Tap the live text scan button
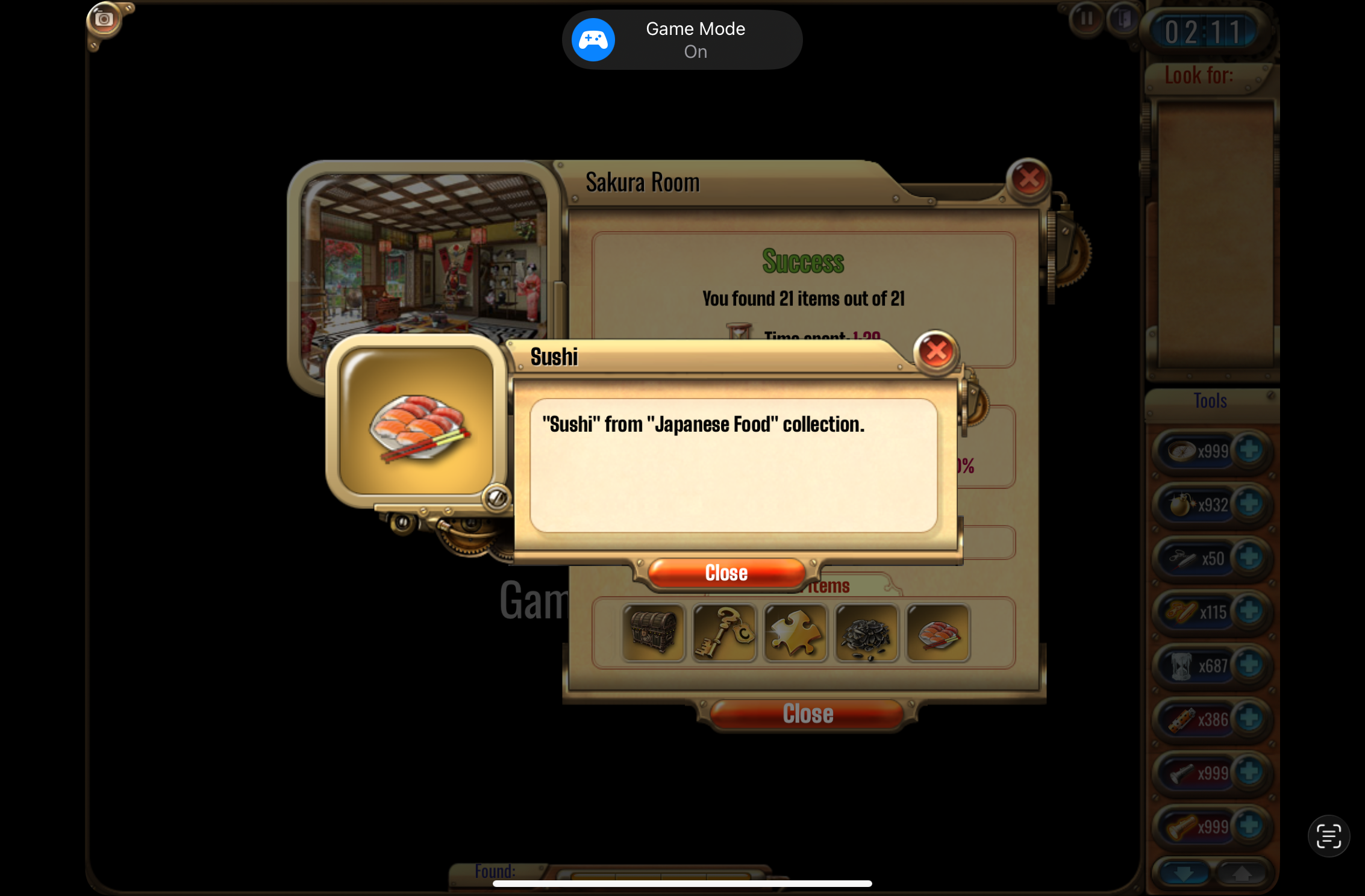 pyautogui.click(x=1328, y=836)
